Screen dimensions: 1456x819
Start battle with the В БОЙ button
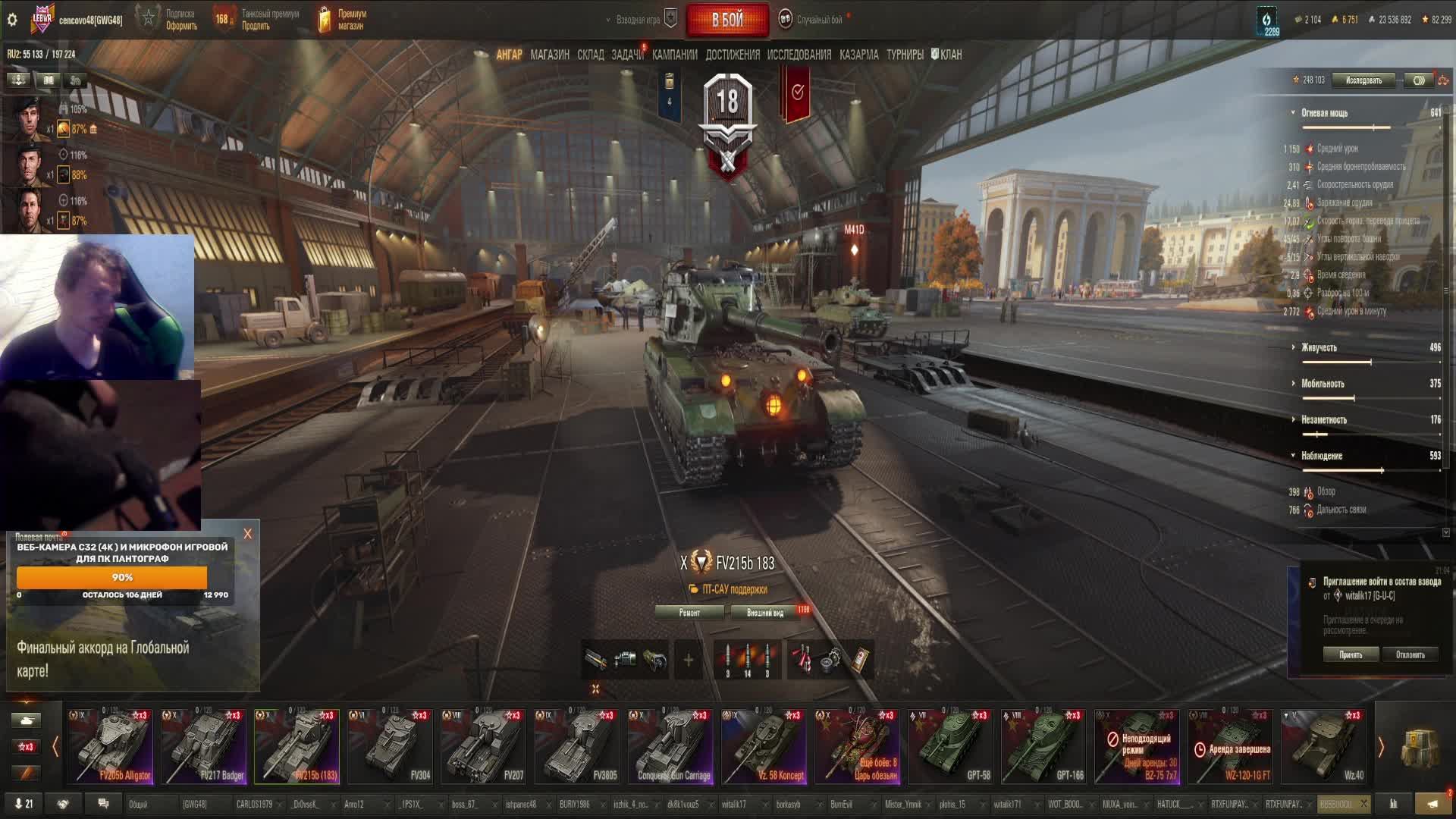(726, 20)
